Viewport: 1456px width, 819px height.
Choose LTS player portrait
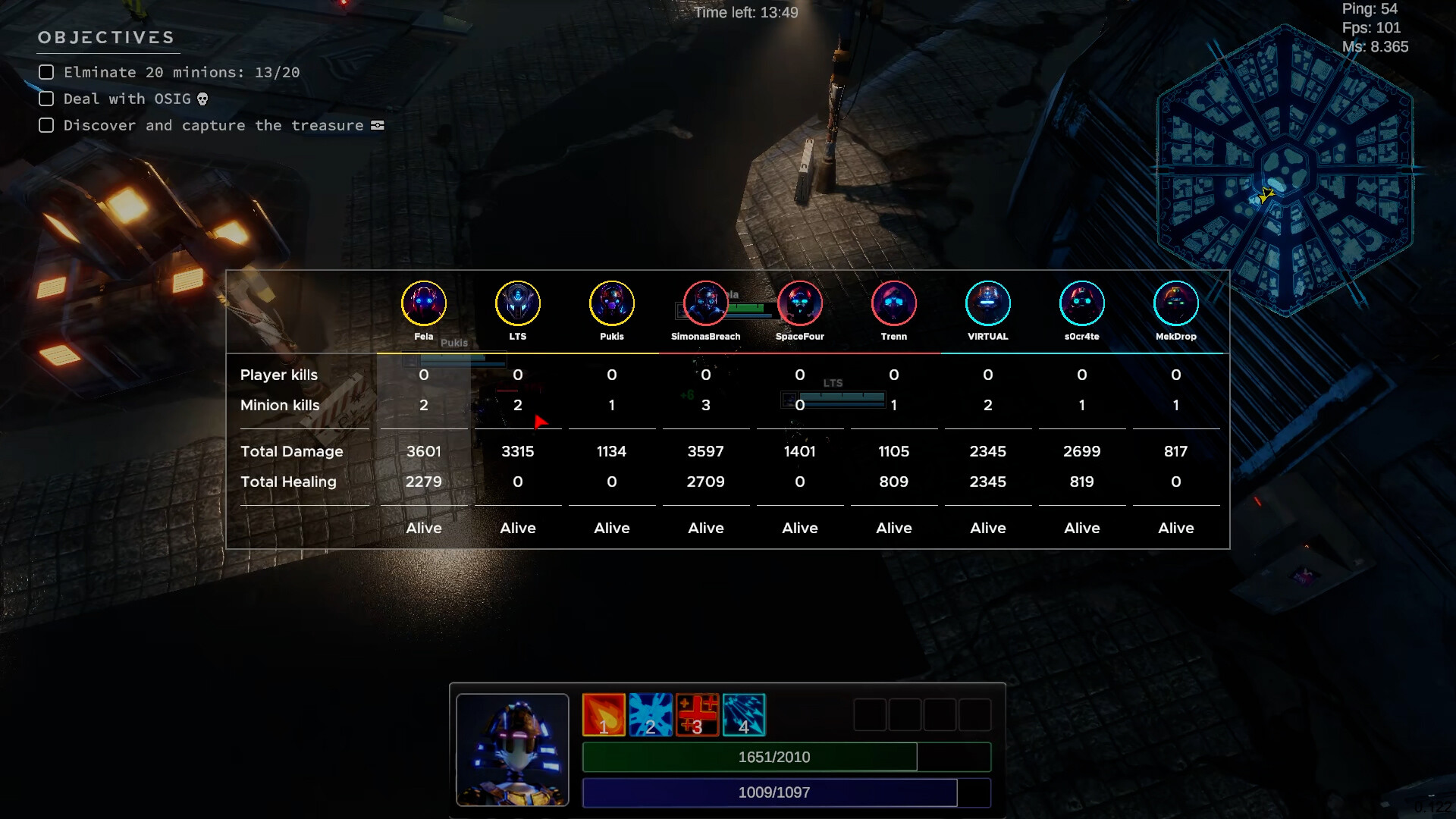[x=518, y=303]
